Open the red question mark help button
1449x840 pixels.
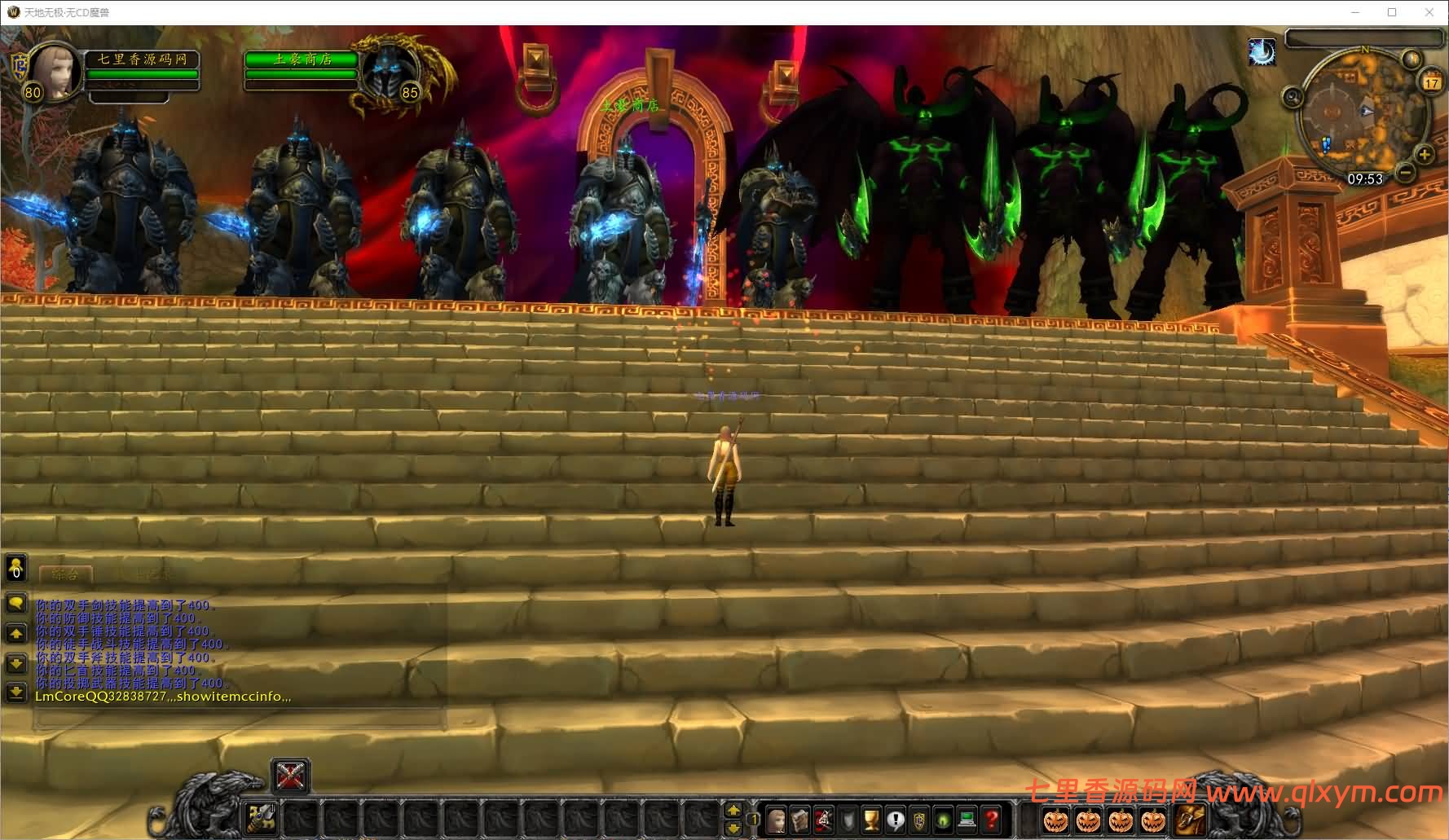991,818
